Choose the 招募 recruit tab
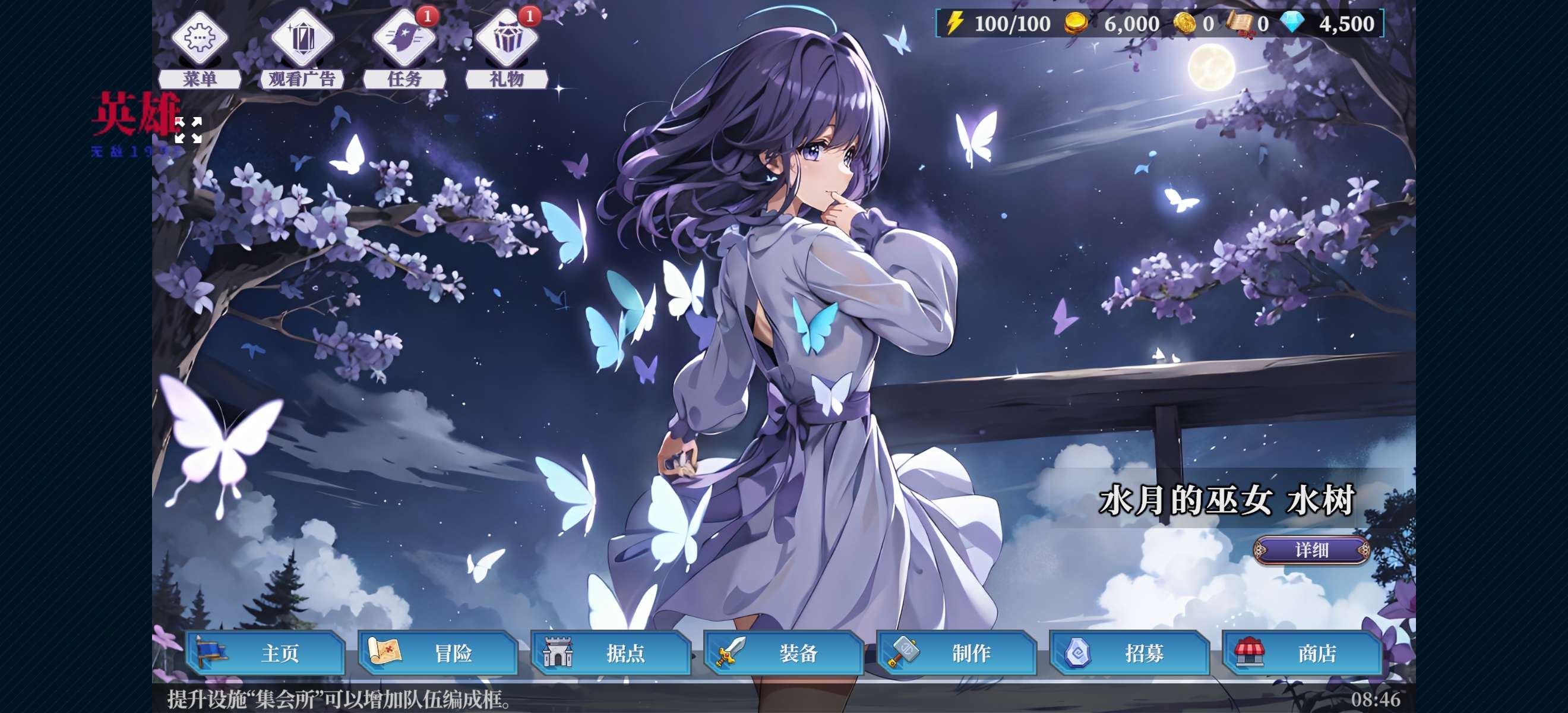Viewport: 1568px width, 713px height. (1130, 654)
